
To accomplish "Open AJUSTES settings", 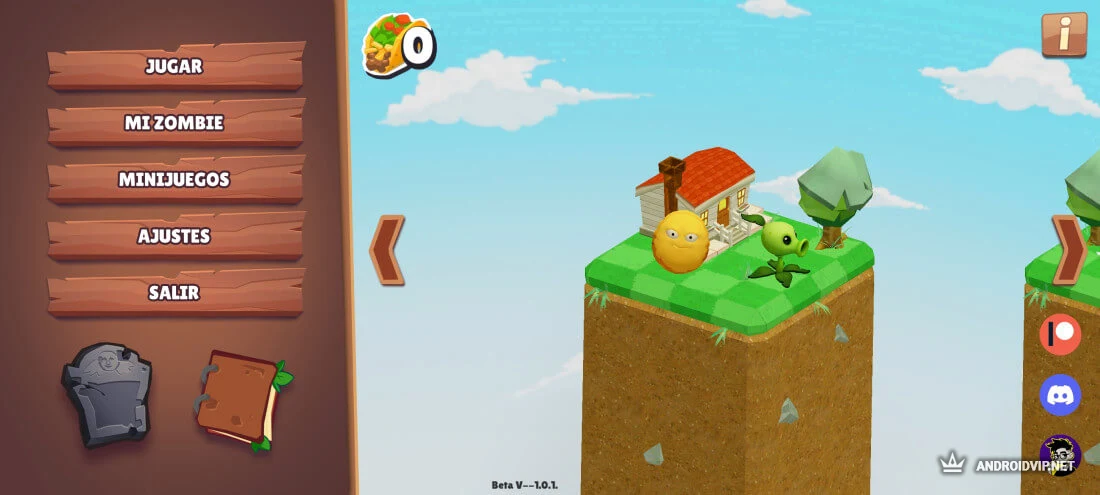I will (175, 237).
